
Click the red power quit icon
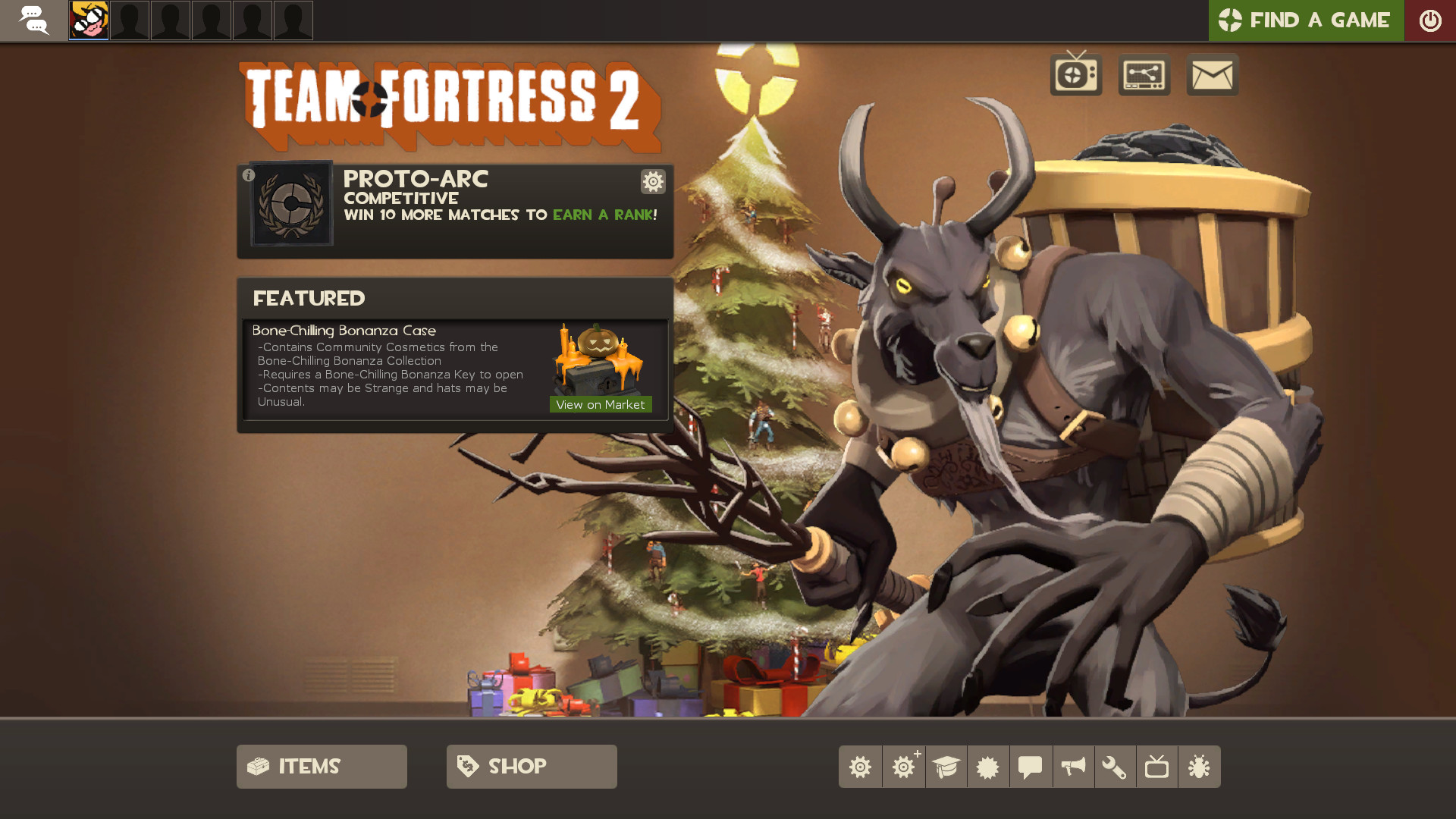1432,20
